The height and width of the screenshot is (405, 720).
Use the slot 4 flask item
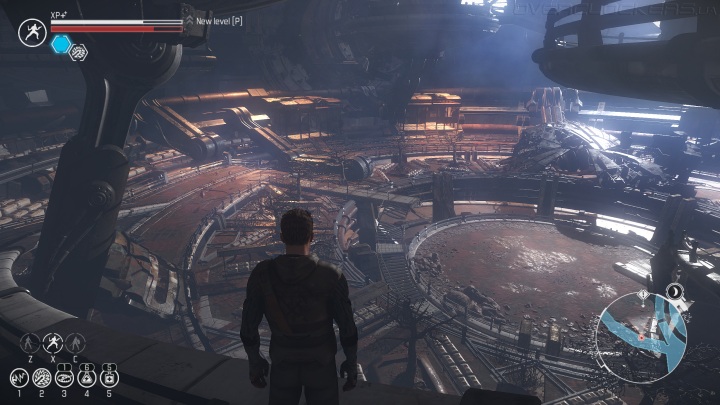87,378
